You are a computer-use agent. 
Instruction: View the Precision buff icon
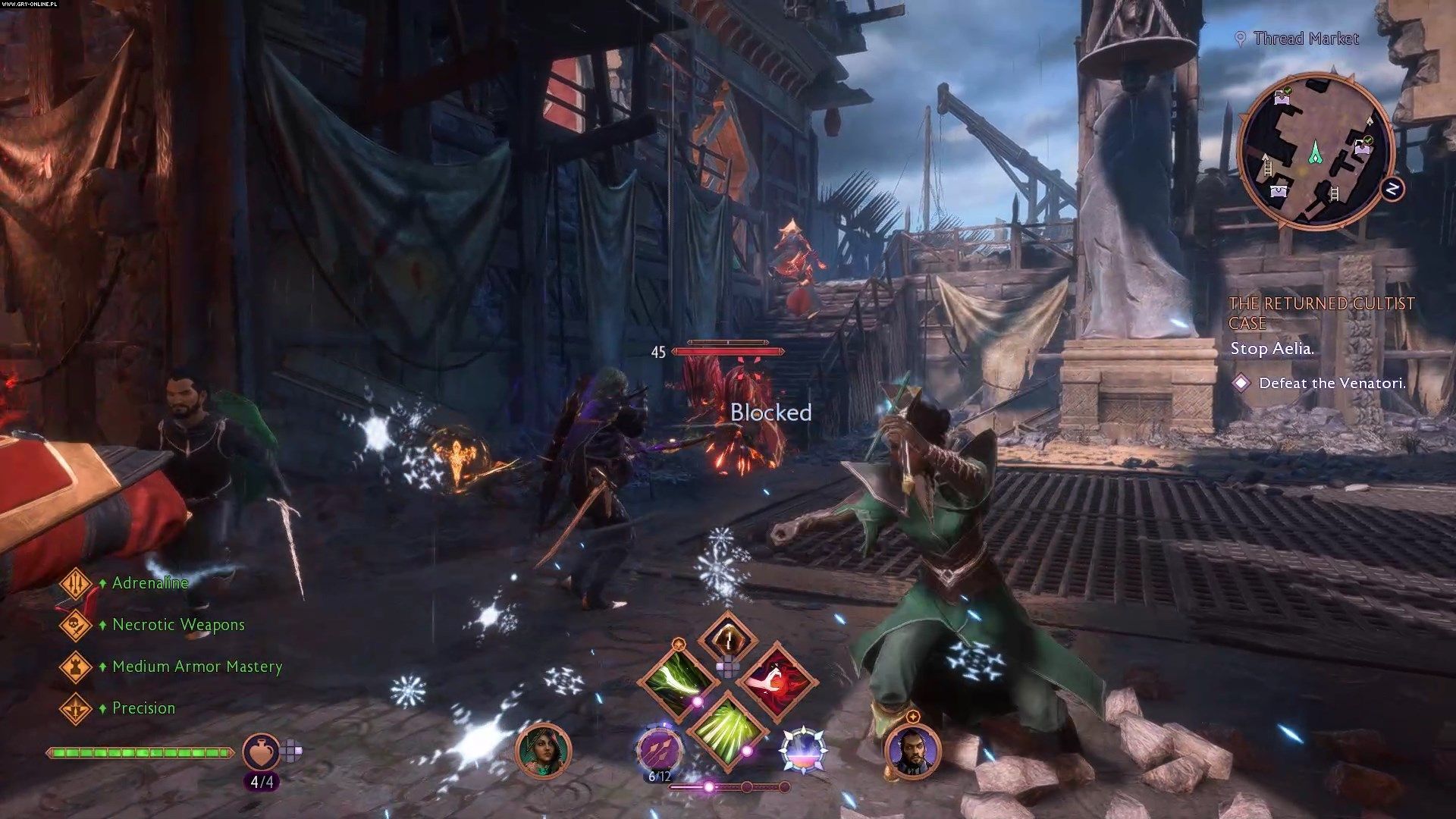click(76, 708)
